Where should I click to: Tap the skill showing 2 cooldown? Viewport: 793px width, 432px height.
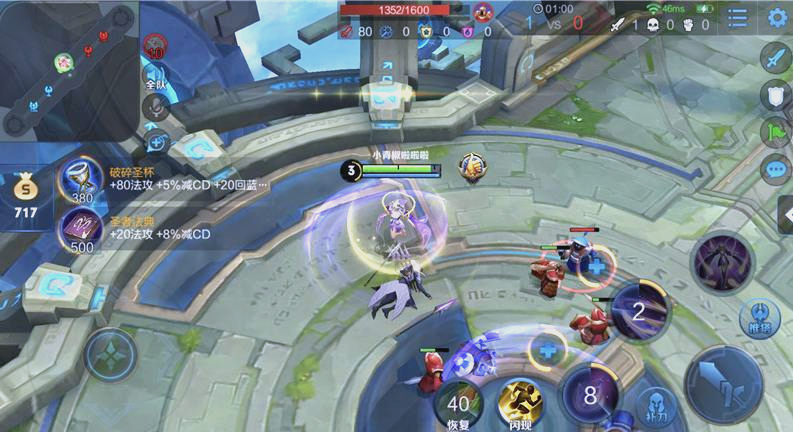coord(639,311)
